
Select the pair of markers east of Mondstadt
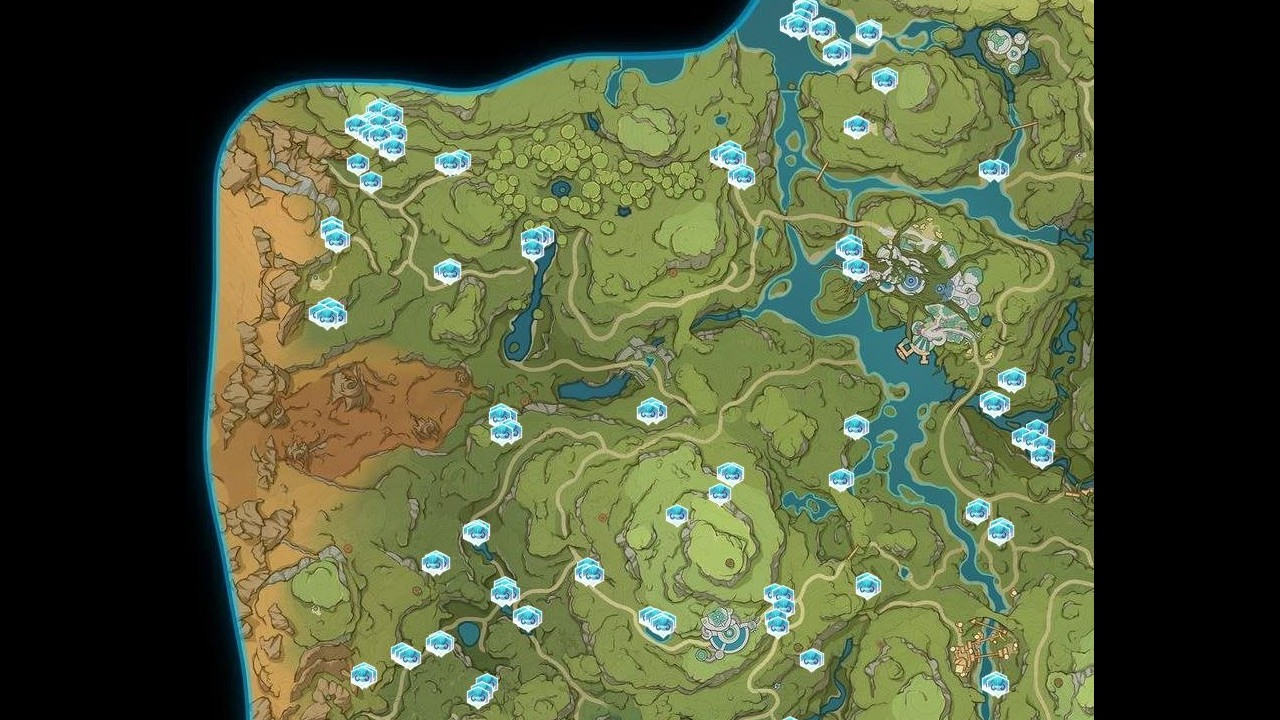[1030, 440]
